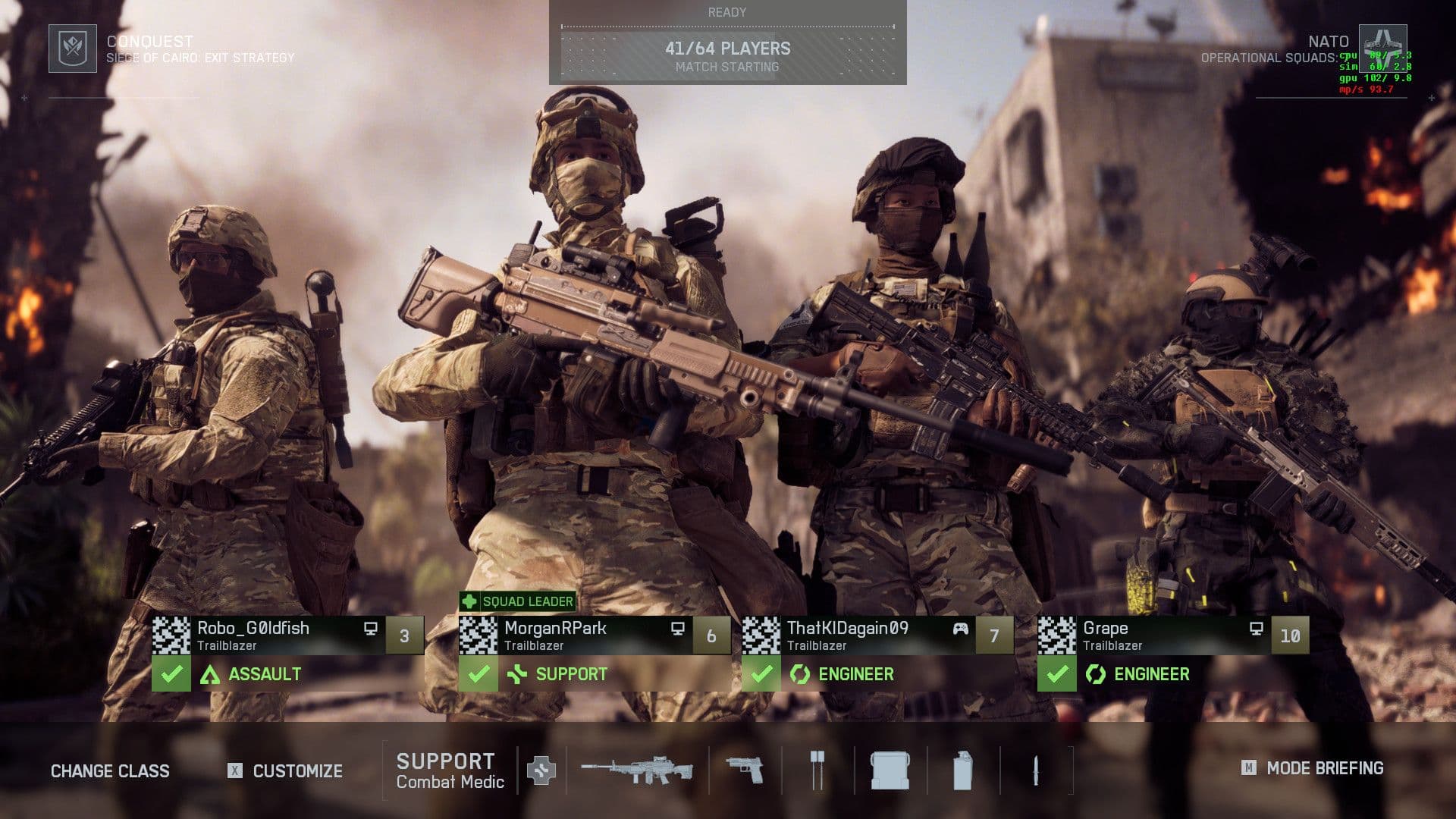
Task: Show the Mode Briefing
Action: [x=1324, y=768]
